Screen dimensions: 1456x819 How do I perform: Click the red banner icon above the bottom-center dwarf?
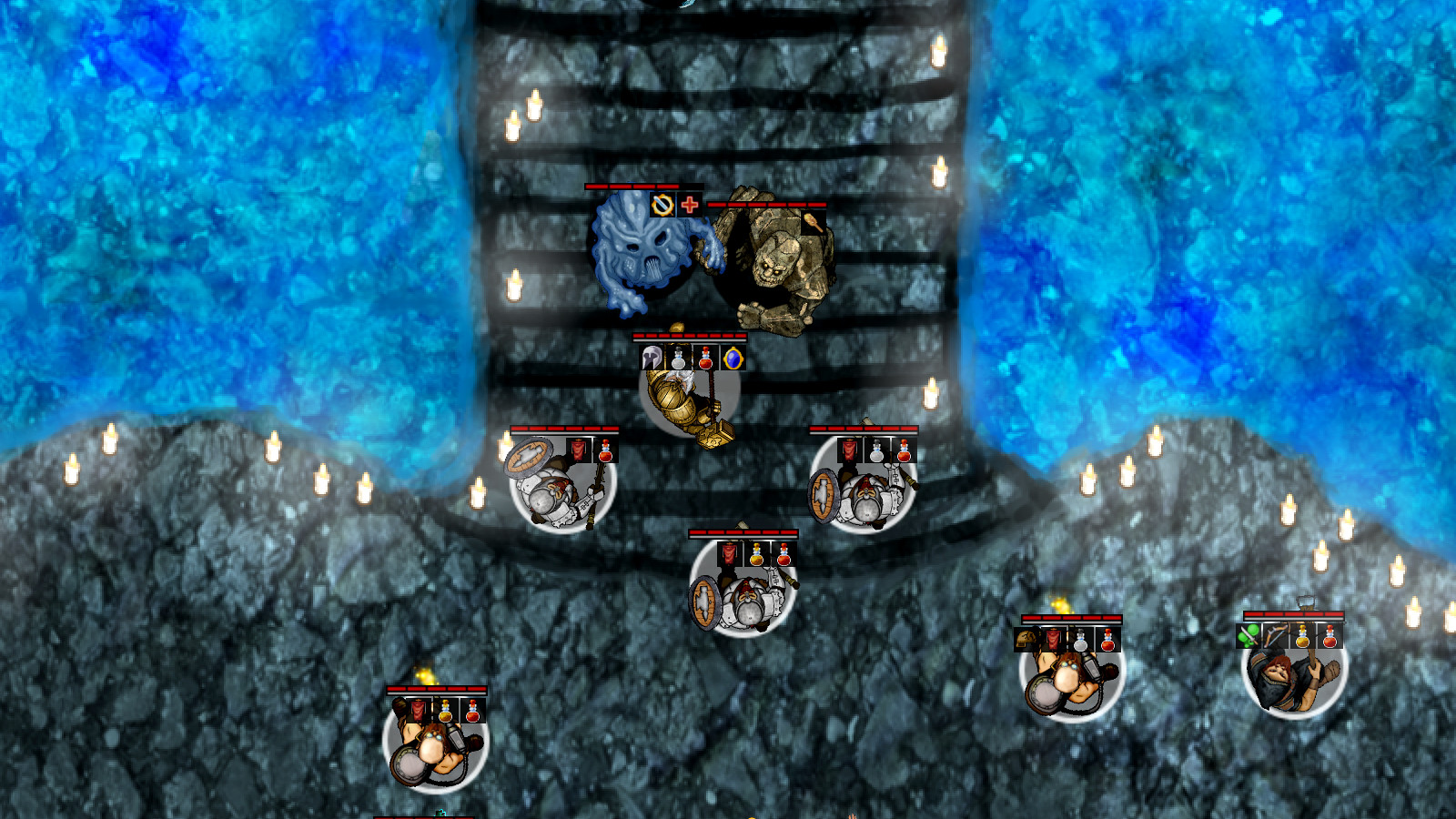(x=729, y=553)
